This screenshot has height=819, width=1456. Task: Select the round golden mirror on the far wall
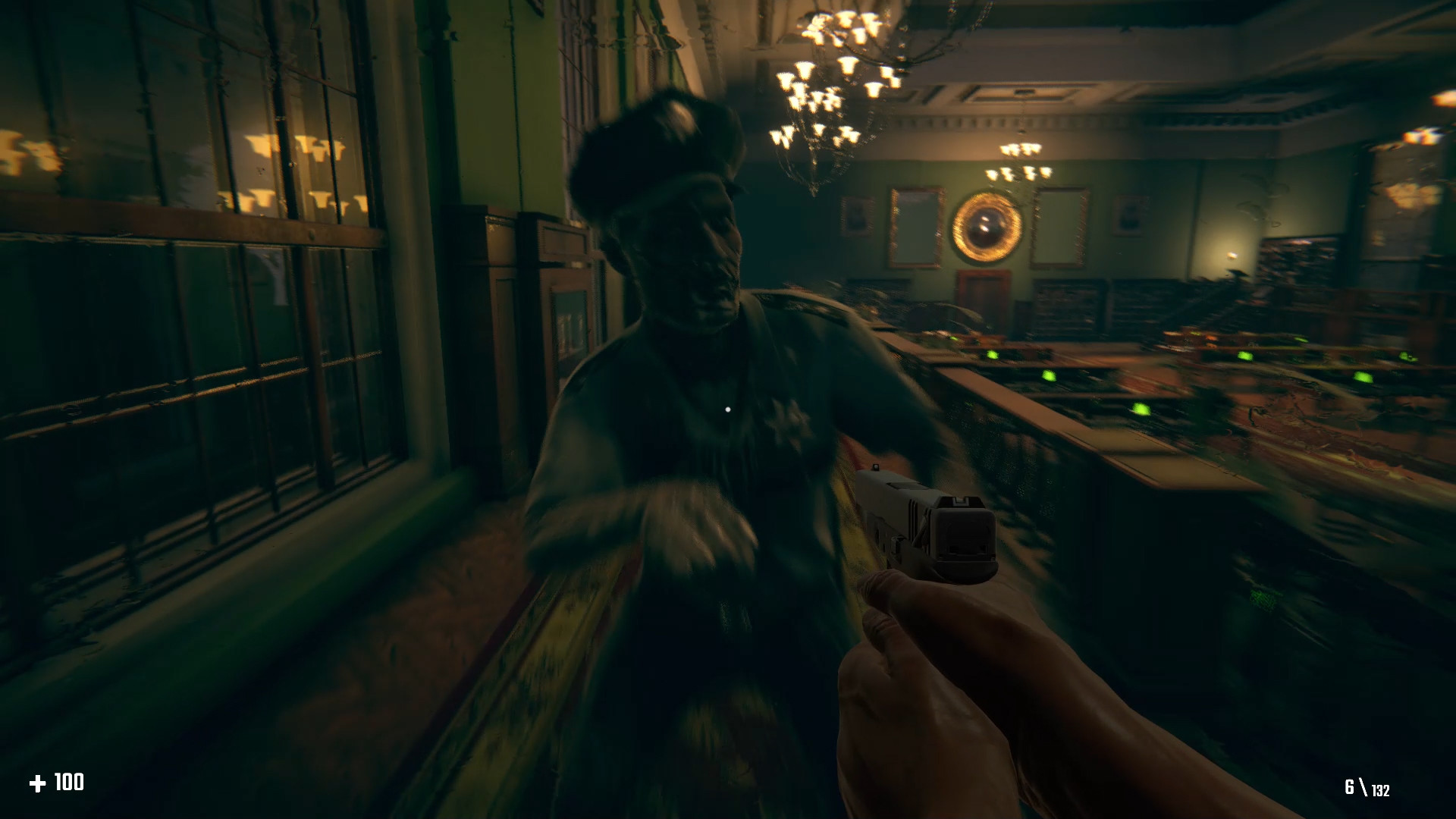point(986,229)
